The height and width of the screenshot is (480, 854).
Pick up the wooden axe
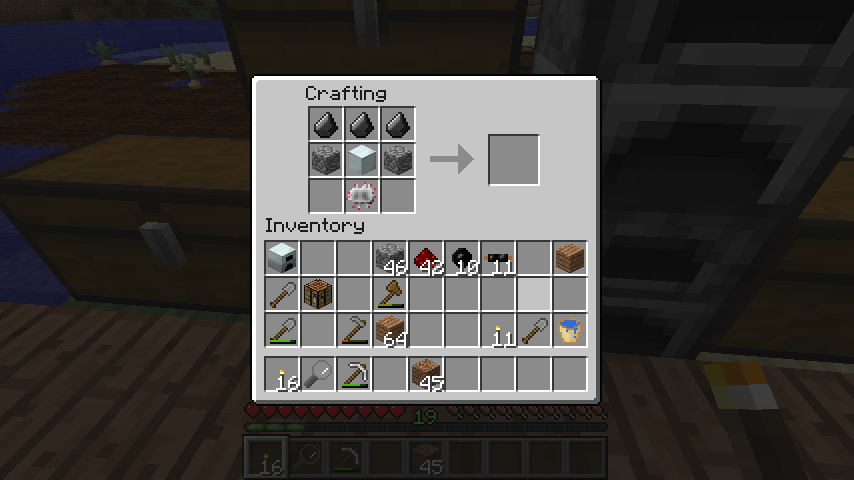tap(390, 294)
